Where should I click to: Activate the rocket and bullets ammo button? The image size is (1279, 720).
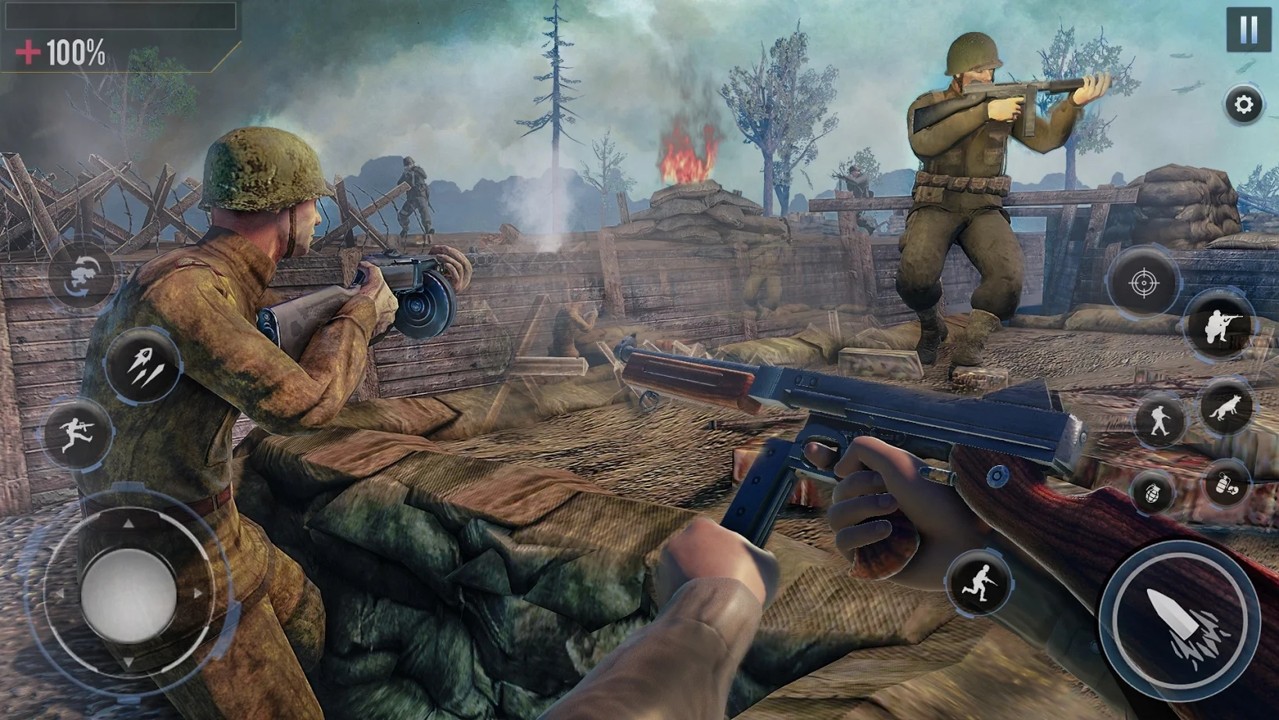point(143,366)
